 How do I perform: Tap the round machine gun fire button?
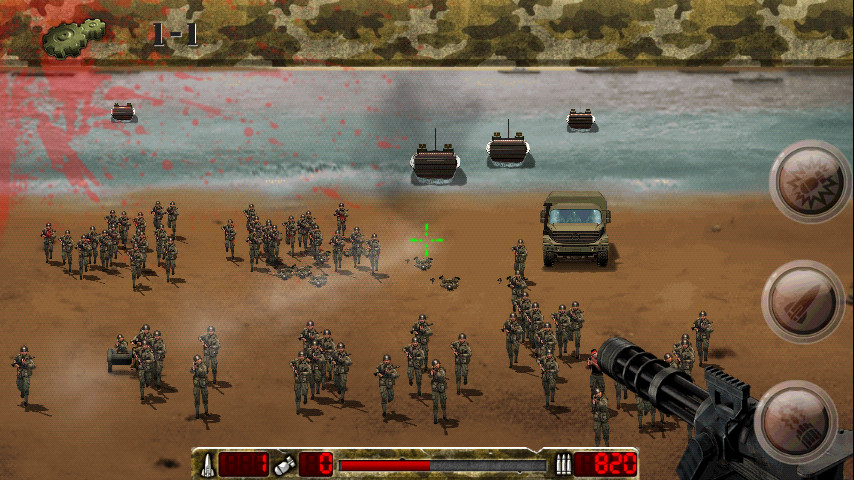click(795, 421)
